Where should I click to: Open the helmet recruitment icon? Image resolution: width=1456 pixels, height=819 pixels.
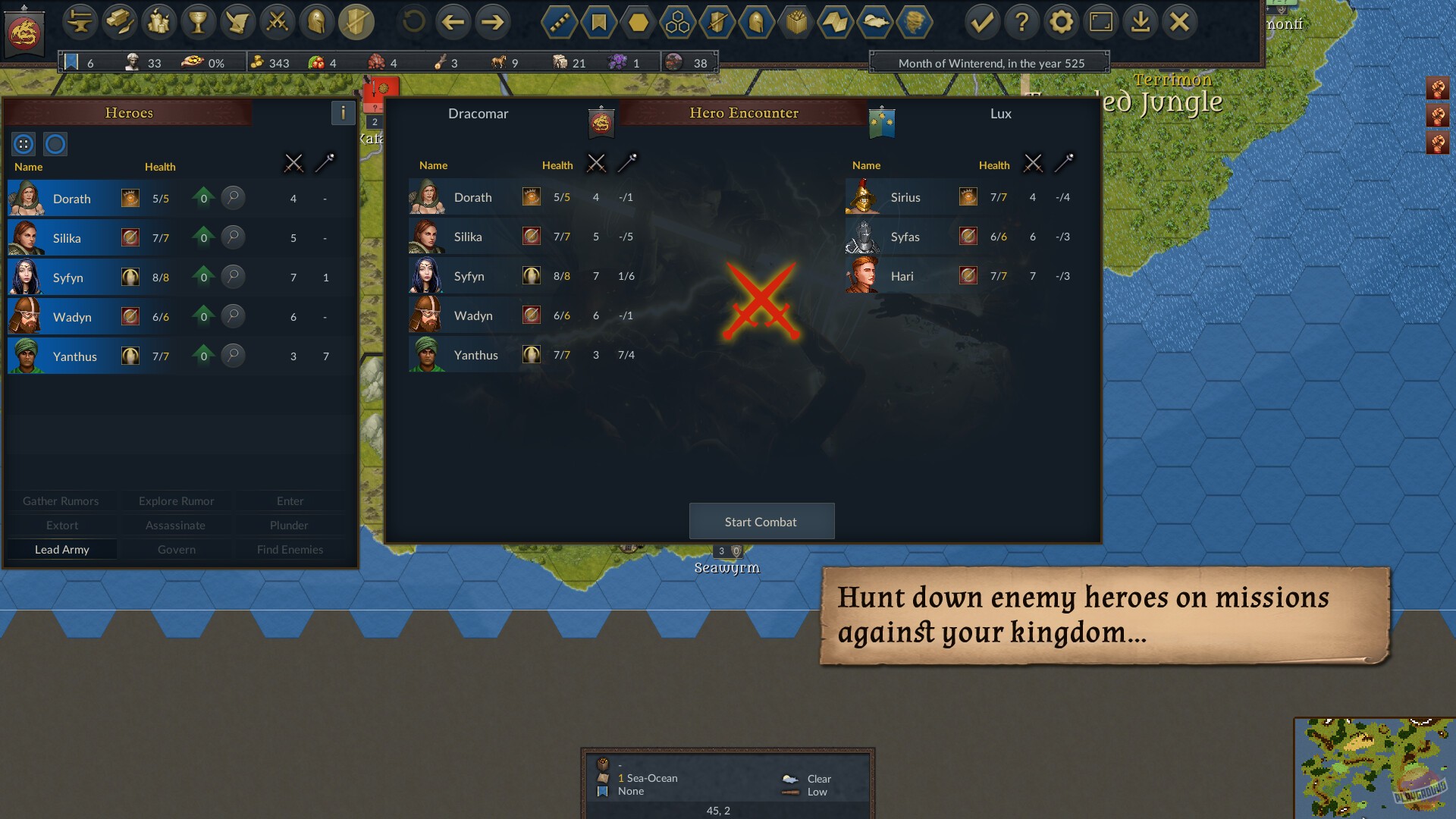(x=318, y=22)
